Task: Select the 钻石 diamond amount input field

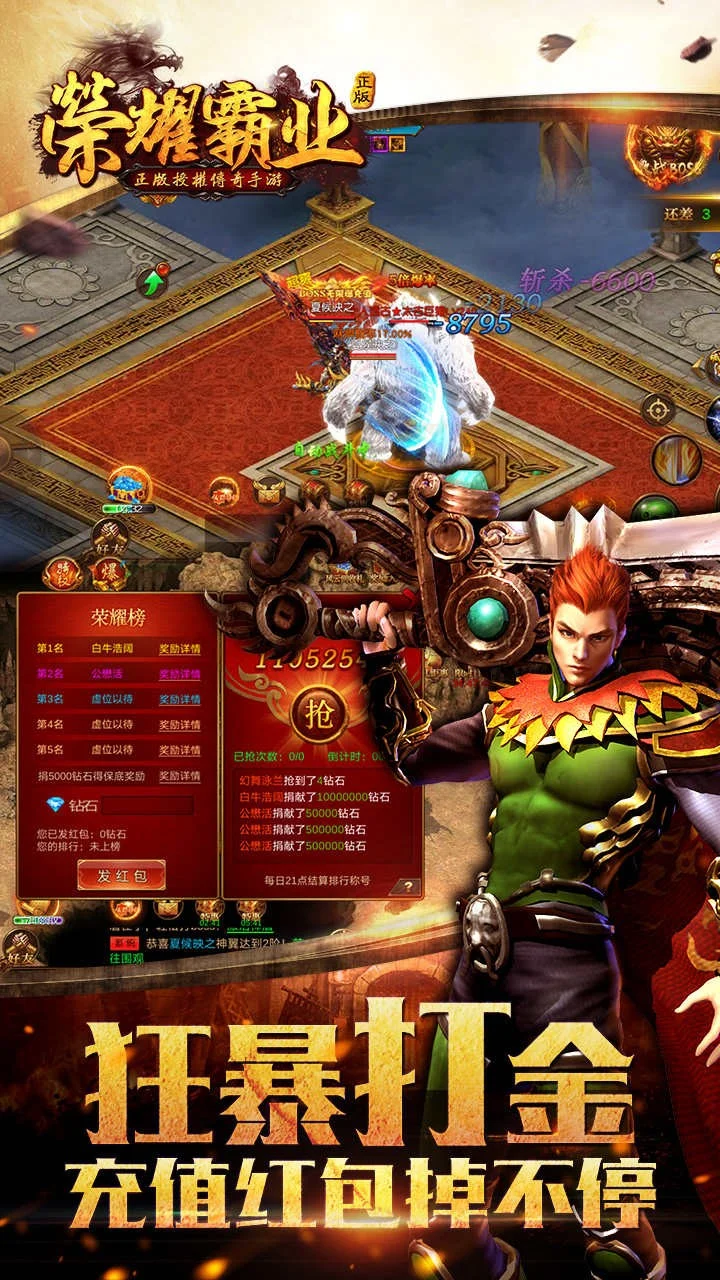Action: (147, 805)
